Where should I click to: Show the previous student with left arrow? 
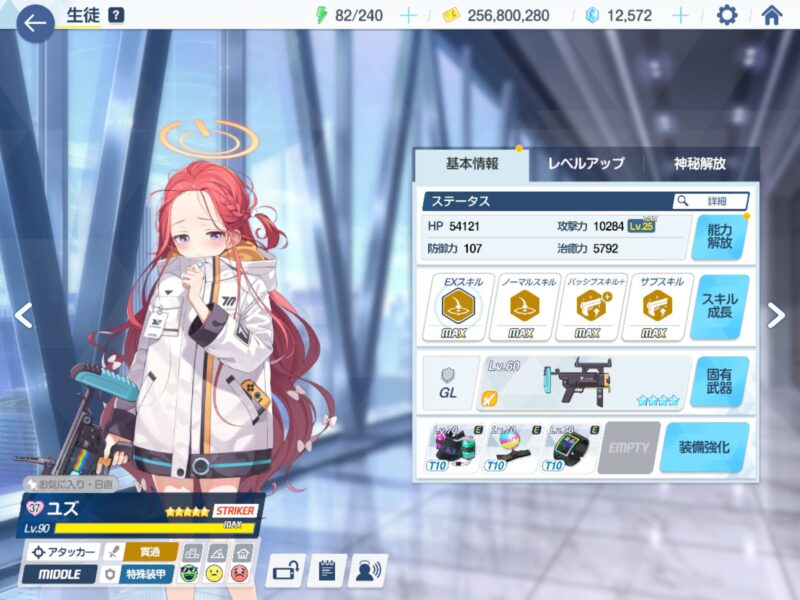23,315
